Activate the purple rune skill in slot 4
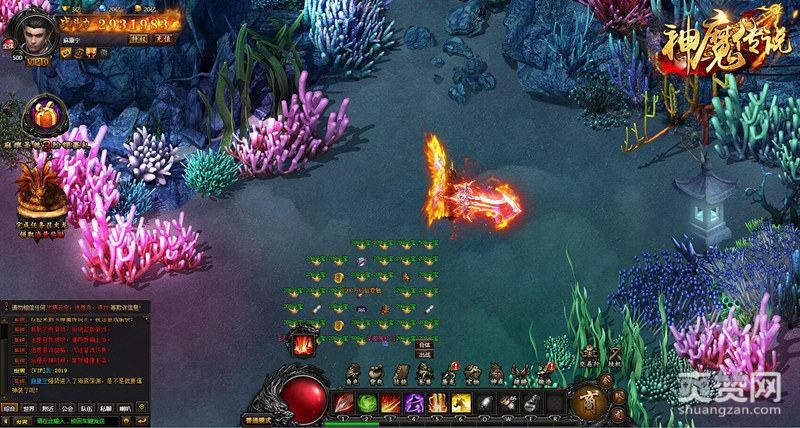The height and width of the screenshot is (428, 800). tap(414, 404)
